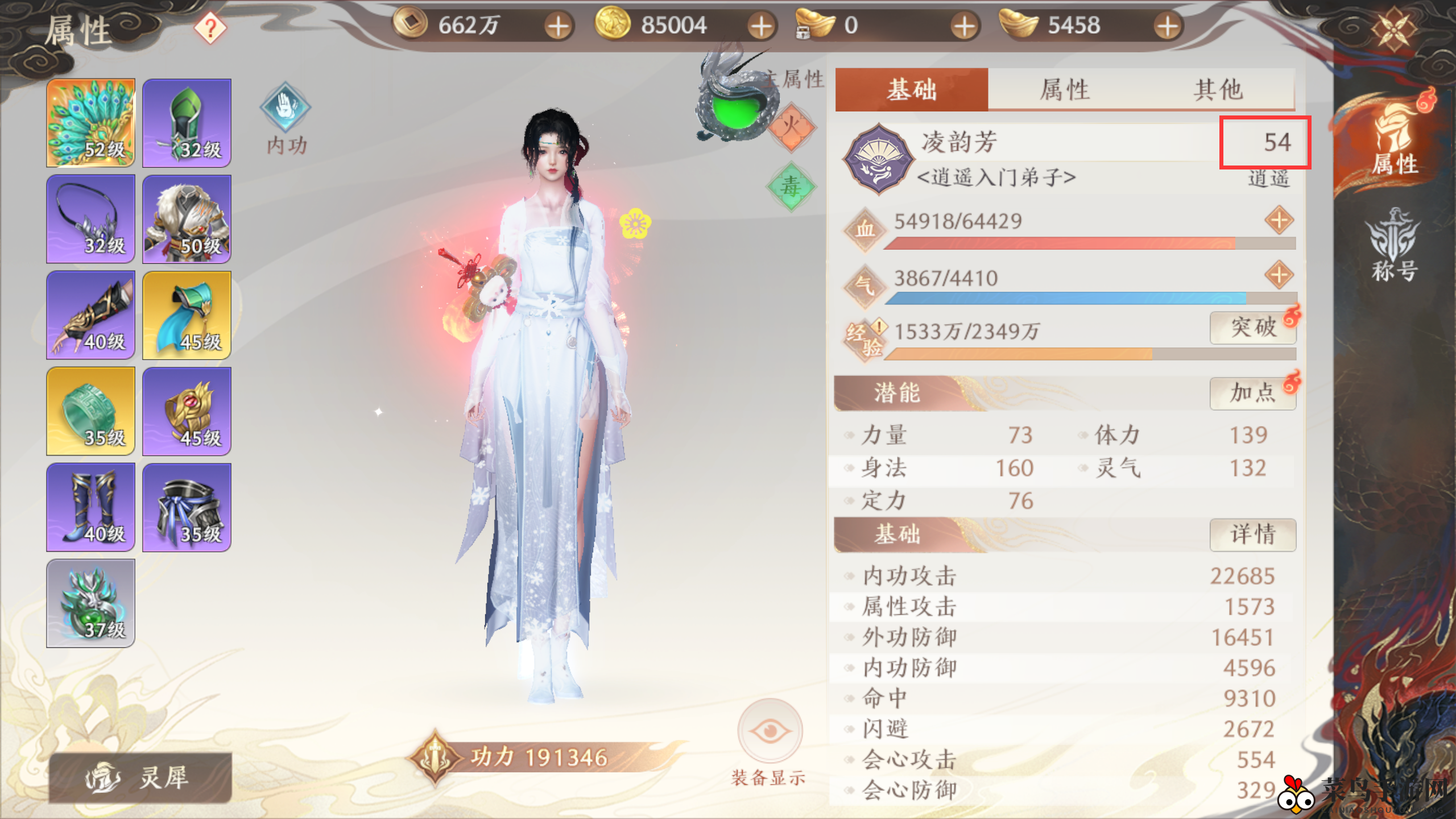Add copper coins next to 662万
The image size is (1456, 819).
pyautogui.click(x=558, y=26)
